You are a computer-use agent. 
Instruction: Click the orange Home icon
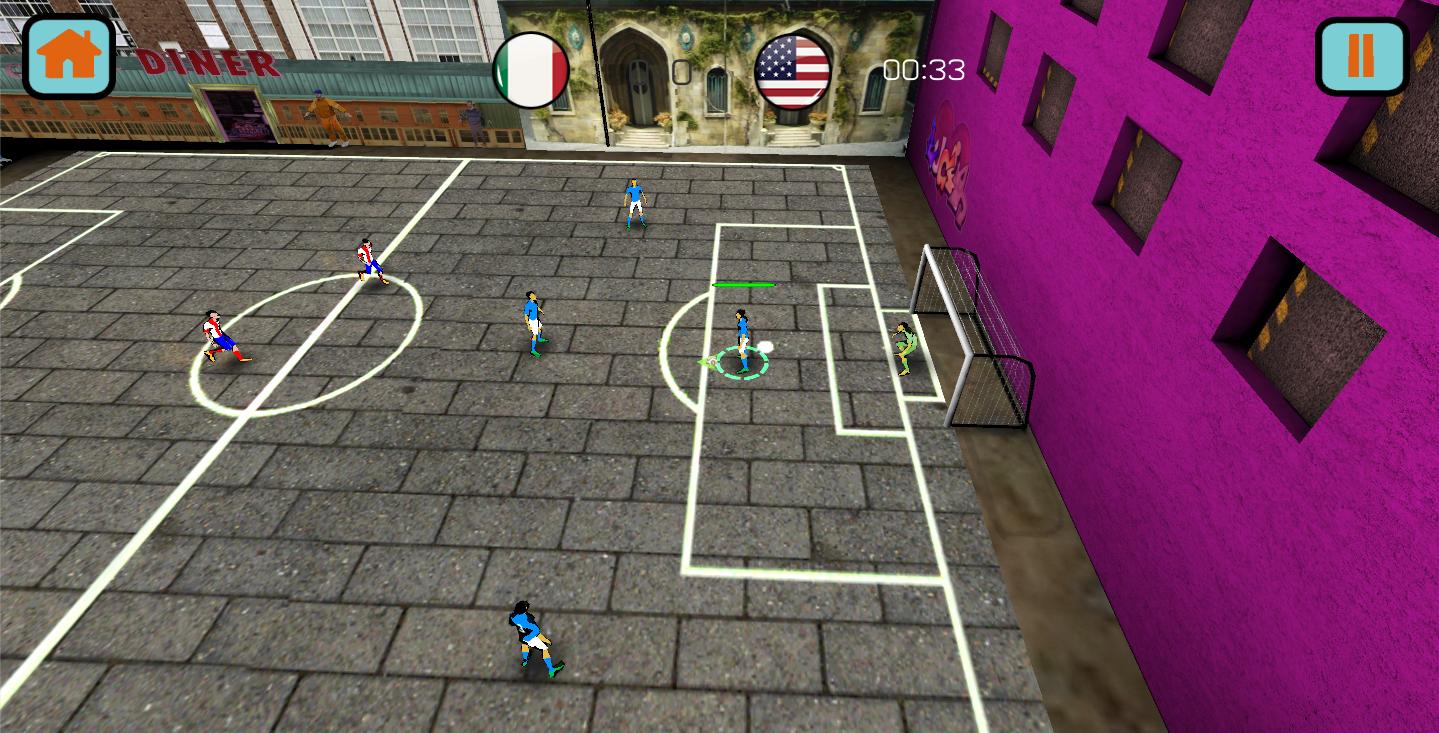pos(66,57)
